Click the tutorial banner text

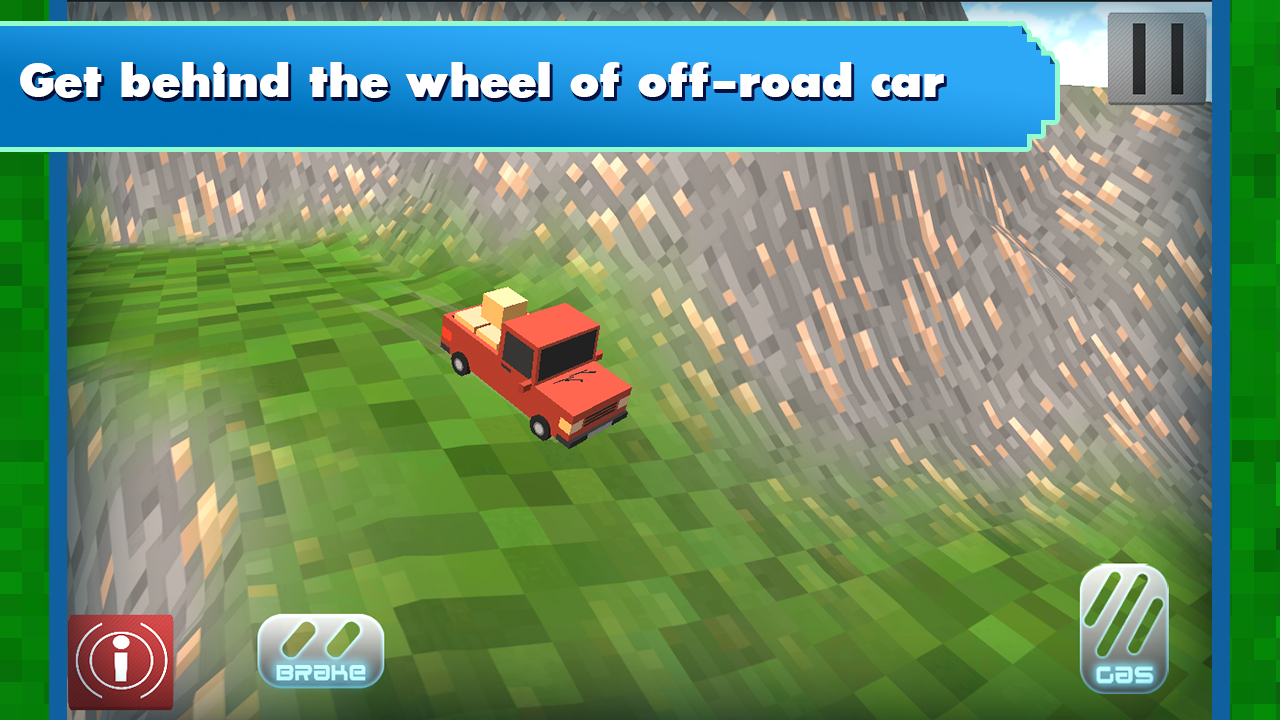485,80
